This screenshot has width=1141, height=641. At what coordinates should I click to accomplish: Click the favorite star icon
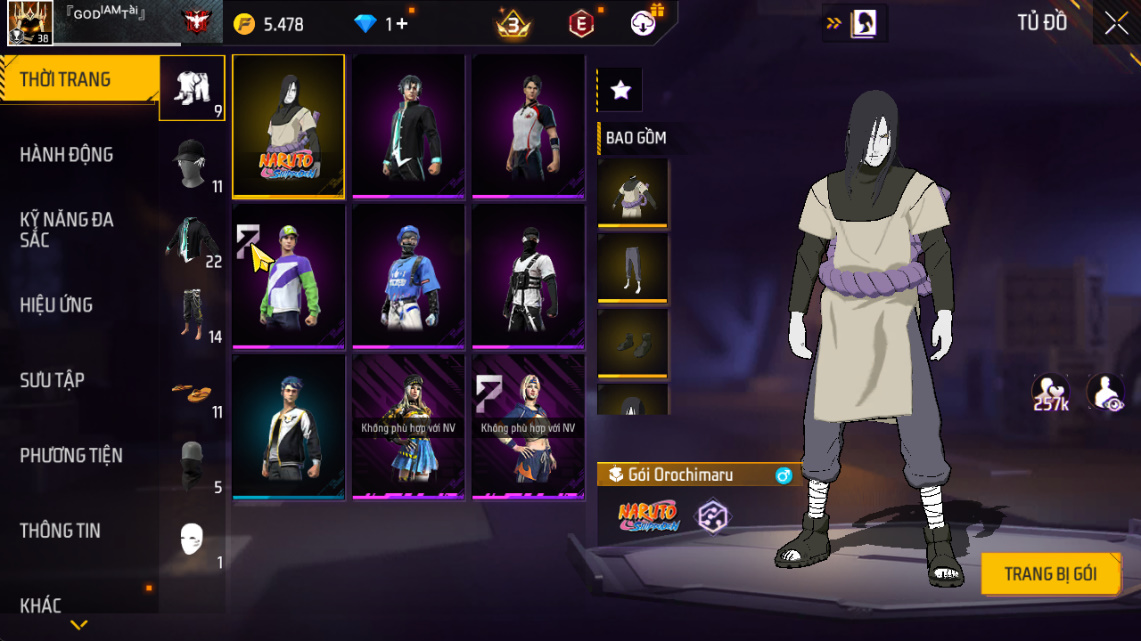(x=620, y=90)
